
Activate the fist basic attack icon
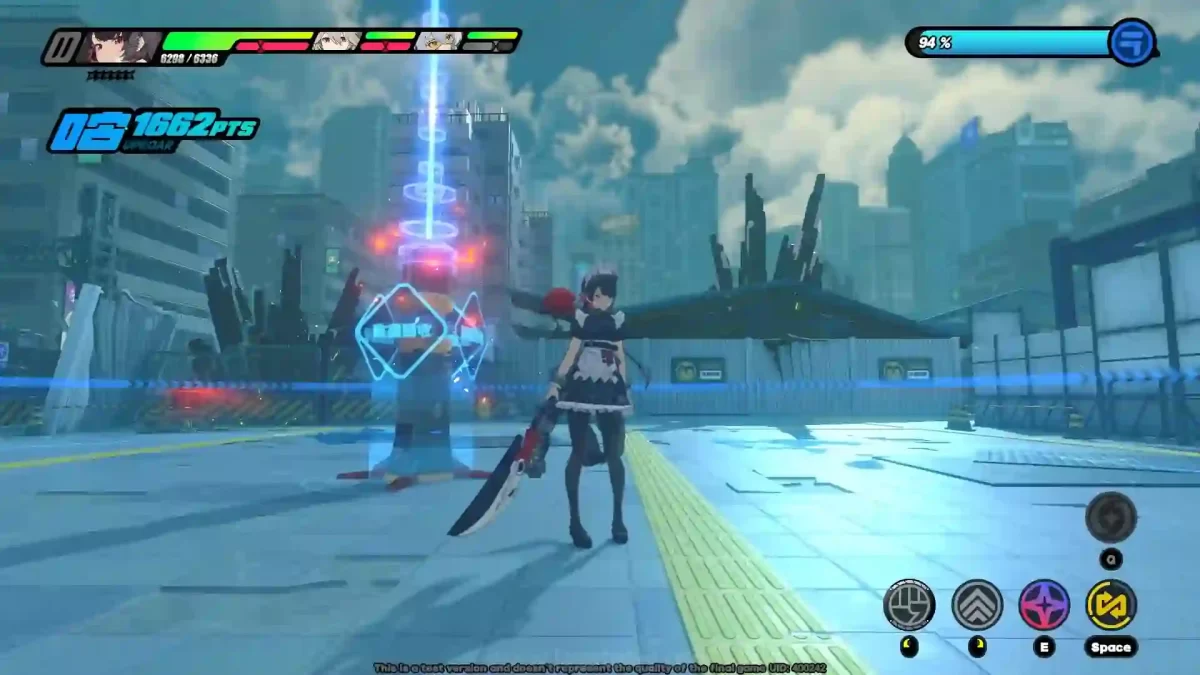coord(909,604)
